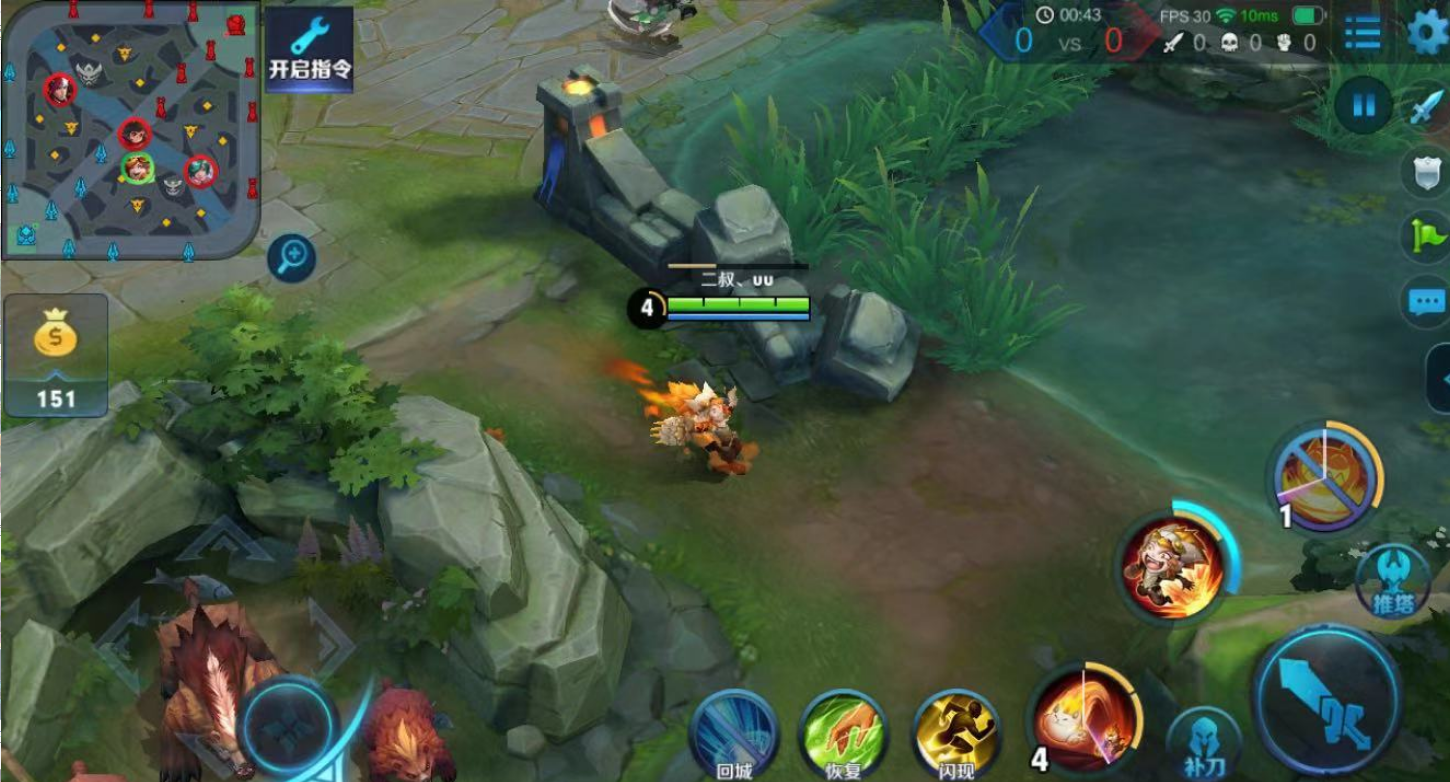
Task: Use the 恢复 heal spell
Action: tap(843, 735)
